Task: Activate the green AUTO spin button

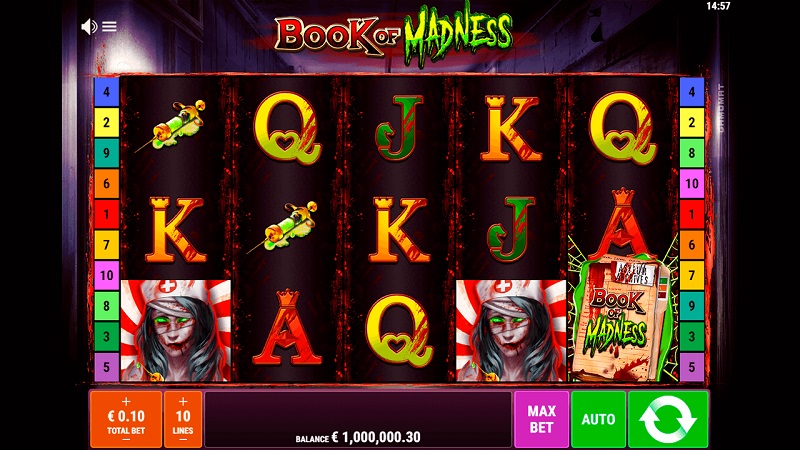Action: [x=599, y=419]
